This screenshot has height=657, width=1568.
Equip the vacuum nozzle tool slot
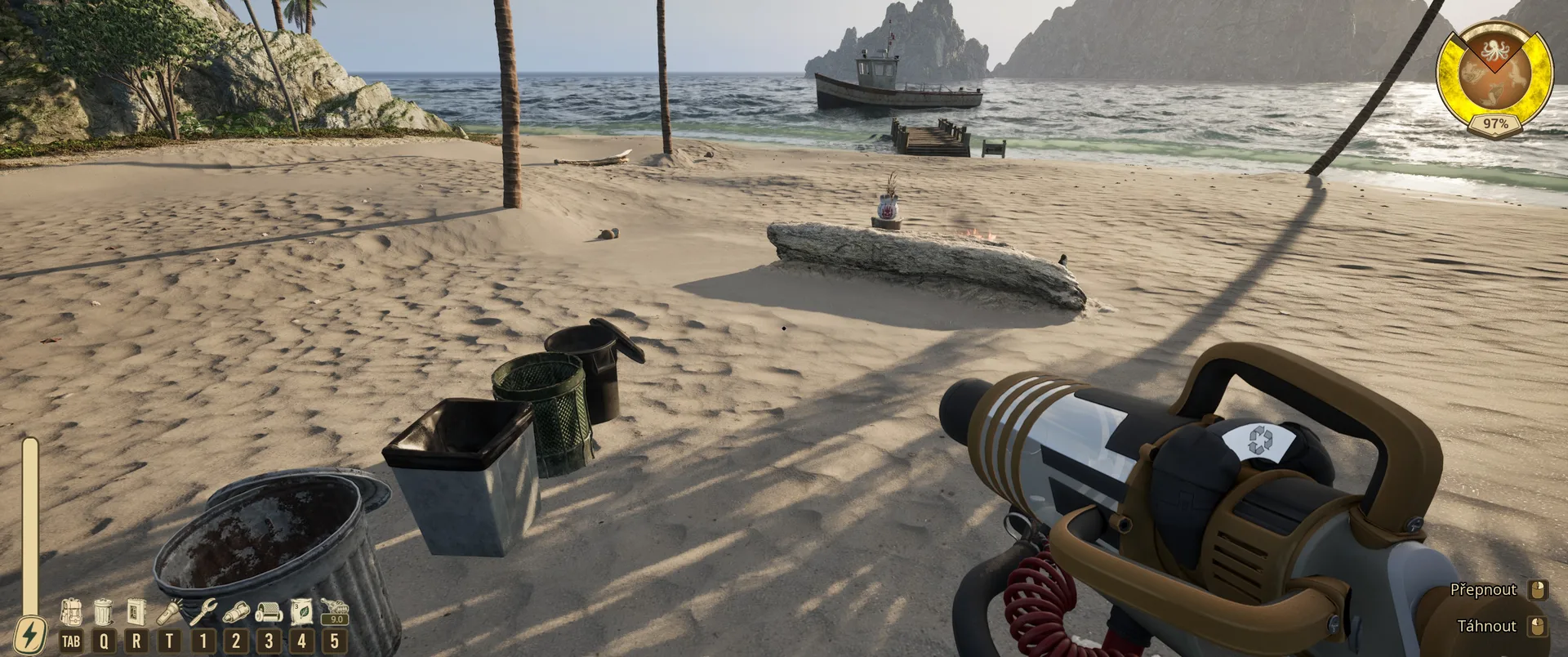[236, 612]
